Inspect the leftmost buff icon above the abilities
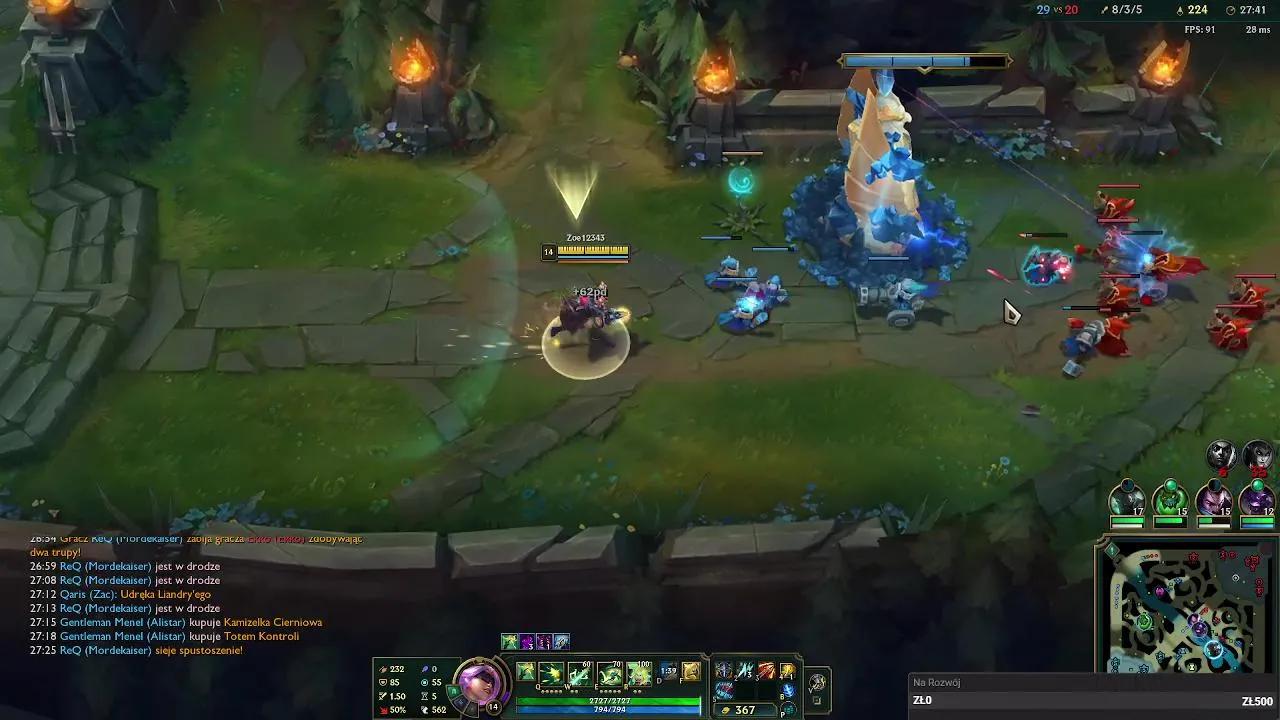The width and height of the screenshot is (1280, 720). tap(508, 641)
